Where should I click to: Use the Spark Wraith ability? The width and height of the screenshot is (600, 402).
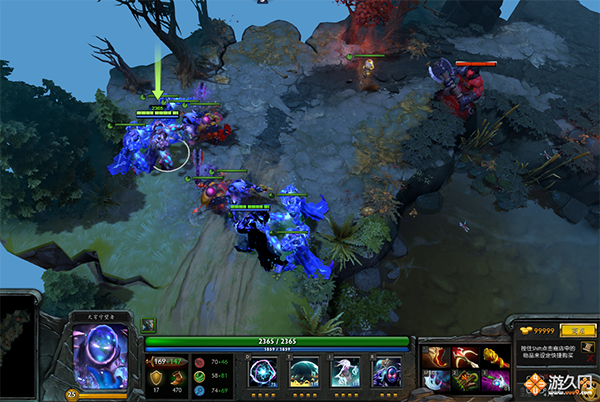pos(345,372)
